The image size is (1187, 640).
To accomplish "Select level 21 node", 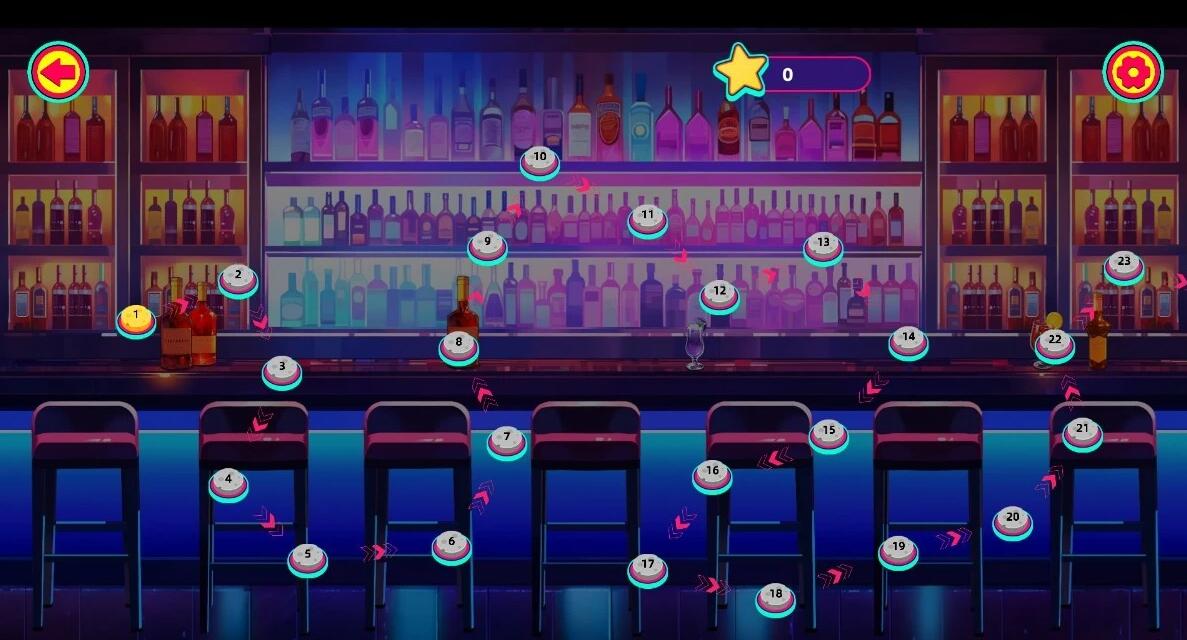I will [1083, 433].
